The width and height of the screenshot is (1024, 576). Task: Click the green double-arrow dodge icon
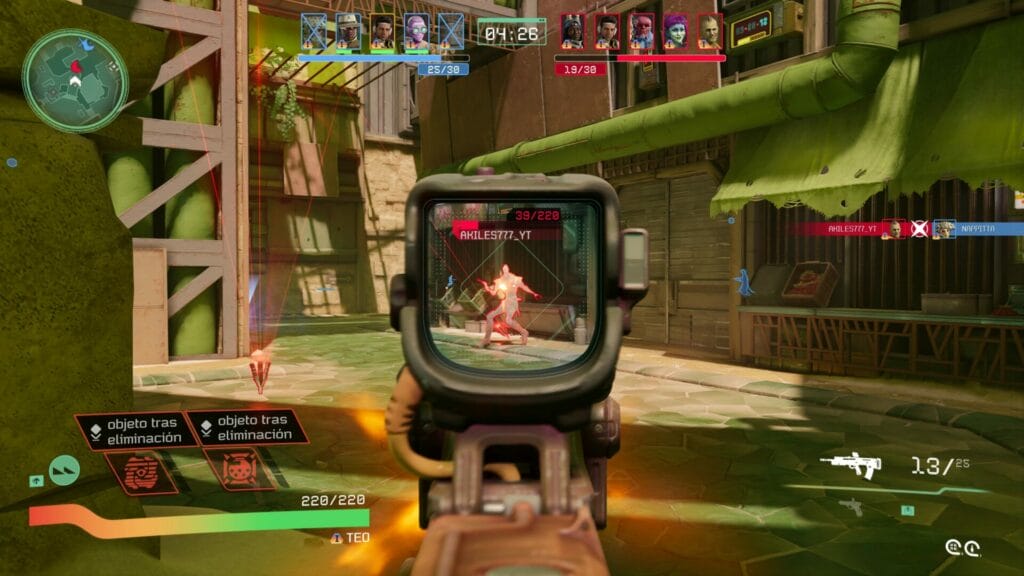[x=64, y=470]
